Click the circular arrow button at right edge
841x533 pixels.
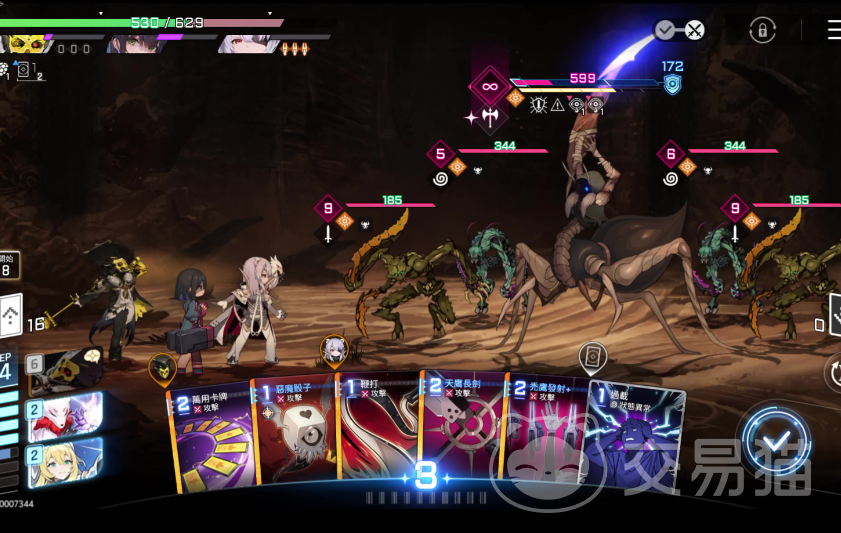click(x=834, y=373)
